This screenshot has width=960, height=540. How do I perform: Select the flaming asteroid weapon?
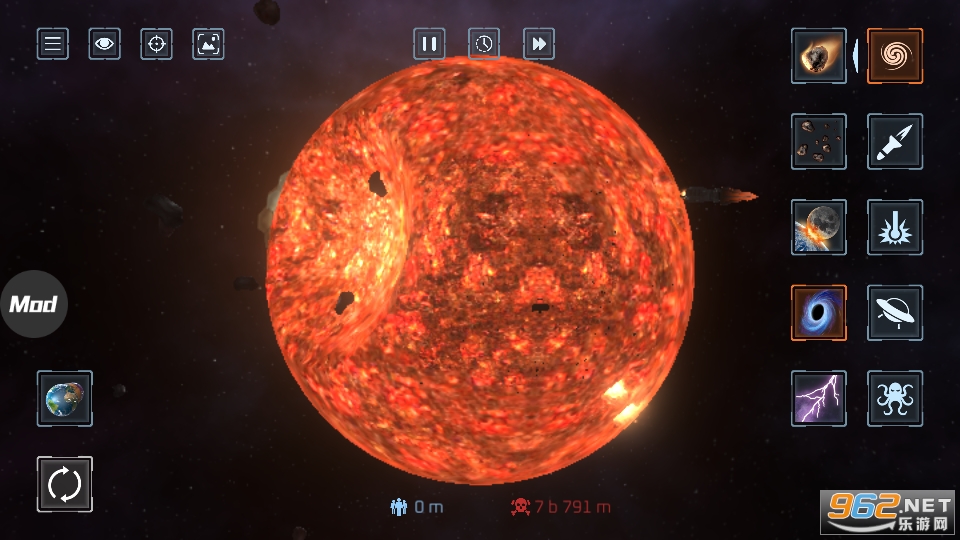[x=819, y=56]
